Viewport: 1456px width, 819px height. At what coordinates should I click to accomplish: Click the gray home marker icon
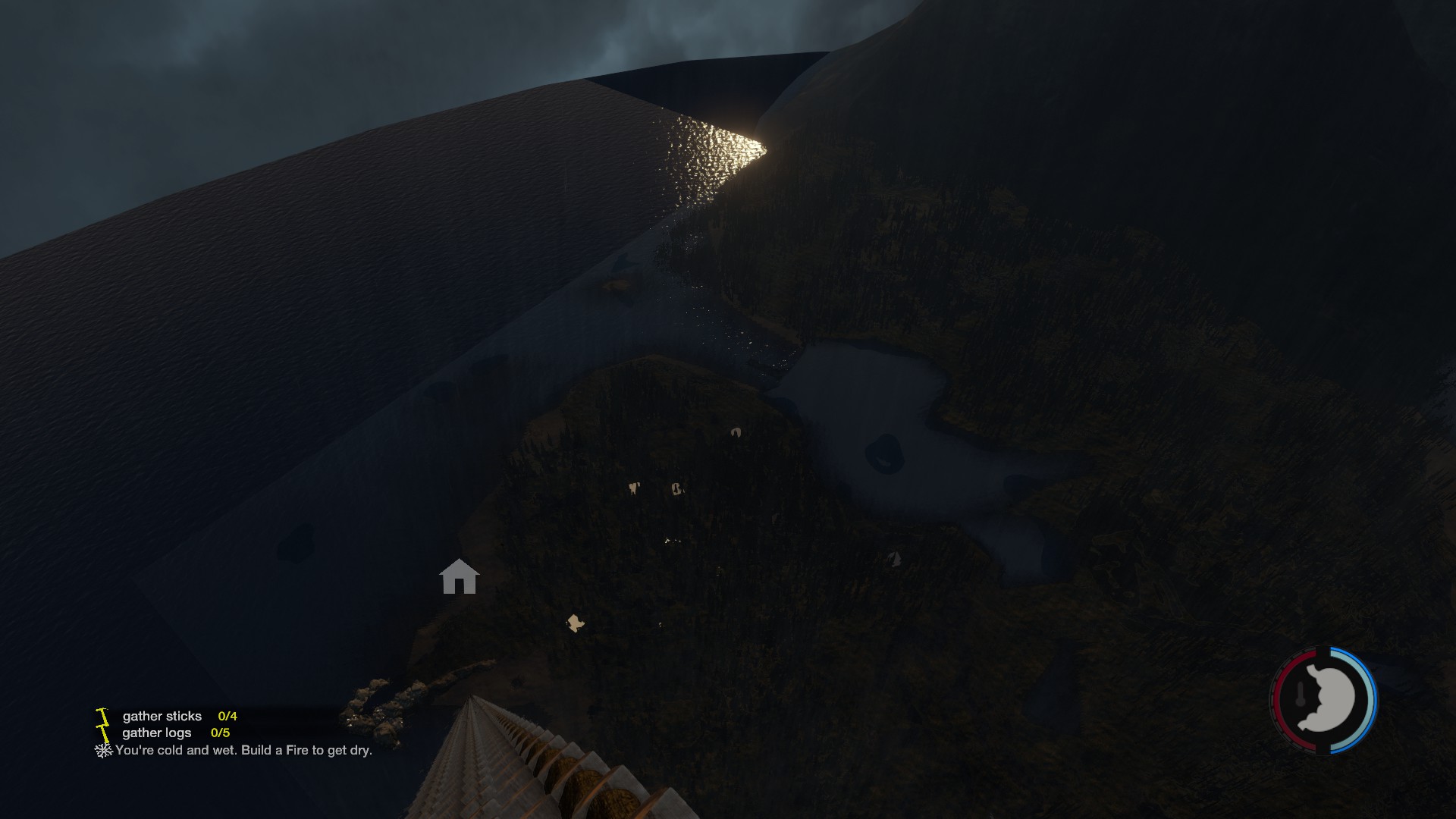pos(459,577)
